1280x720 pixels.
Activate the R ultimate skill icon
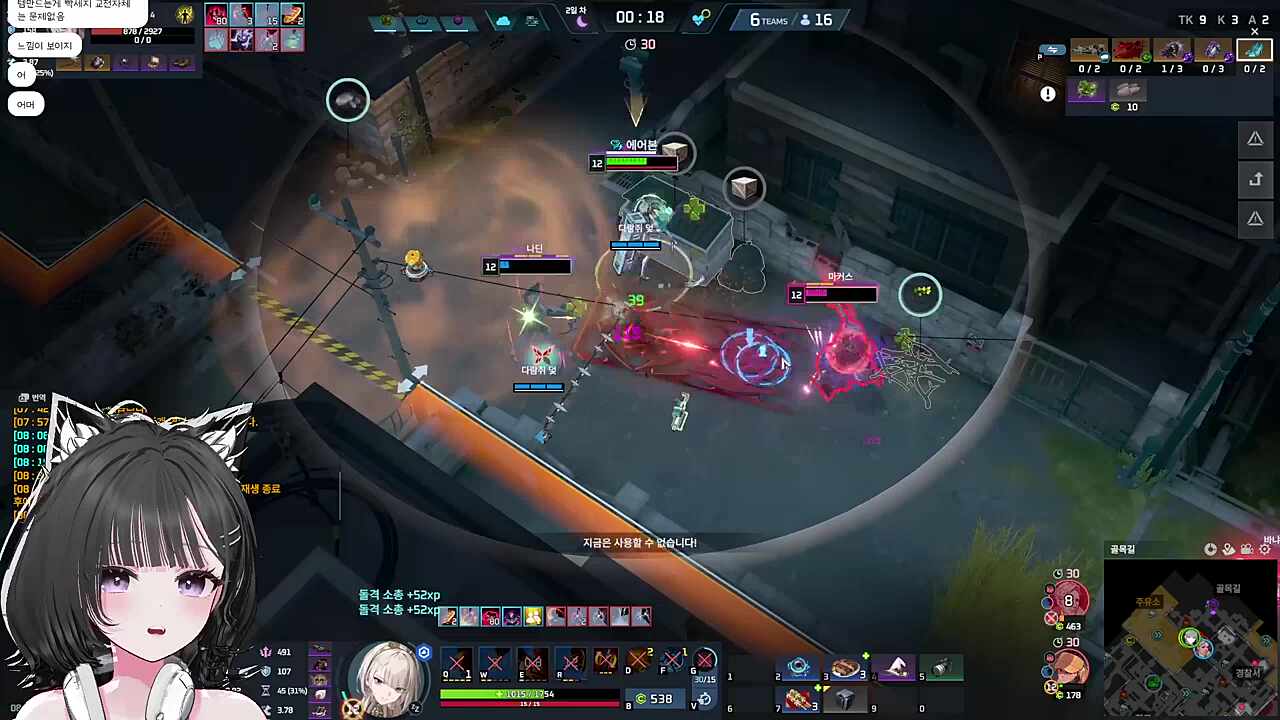571,662
